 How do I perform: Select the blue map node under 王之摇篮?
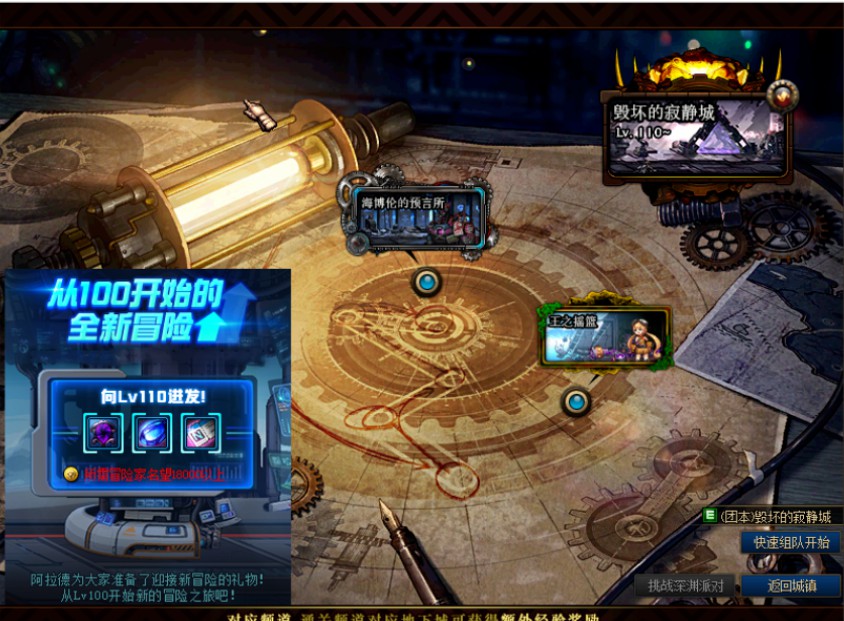[576, 402]
